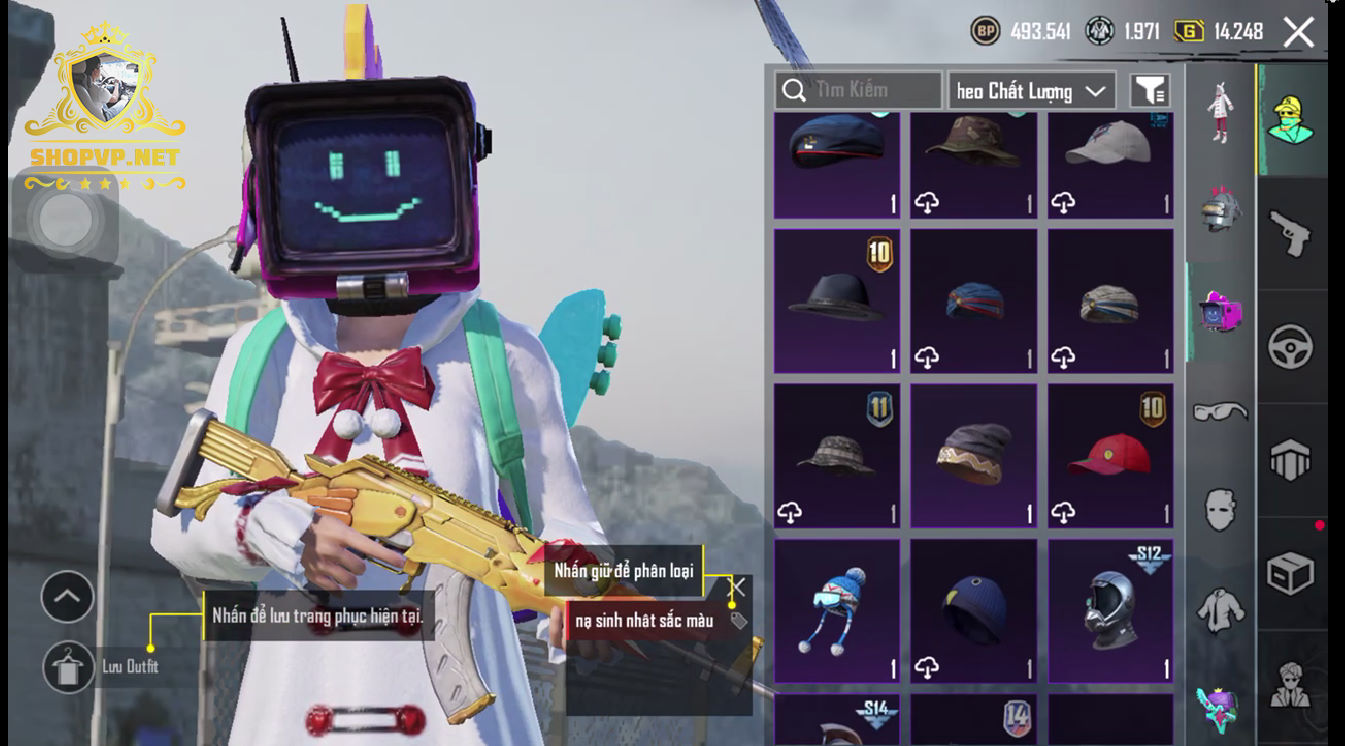
Task: Dismiss the Nhấn giữ để phân loại tooltip
Action: (738, 587)
